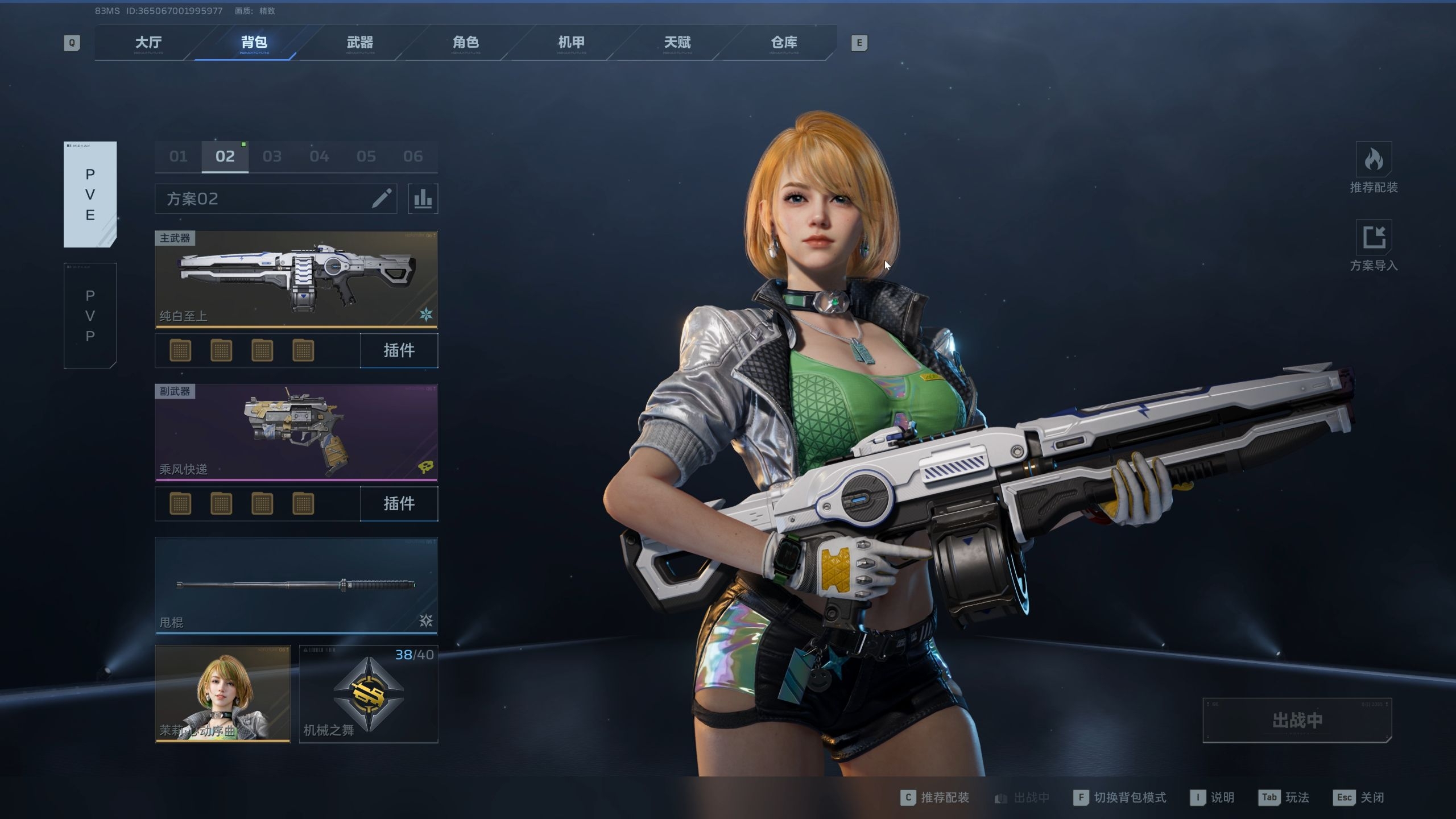The image size is (1456, 819).
Task: Select loadout preset 01
Action: click(x=178, y=156)
